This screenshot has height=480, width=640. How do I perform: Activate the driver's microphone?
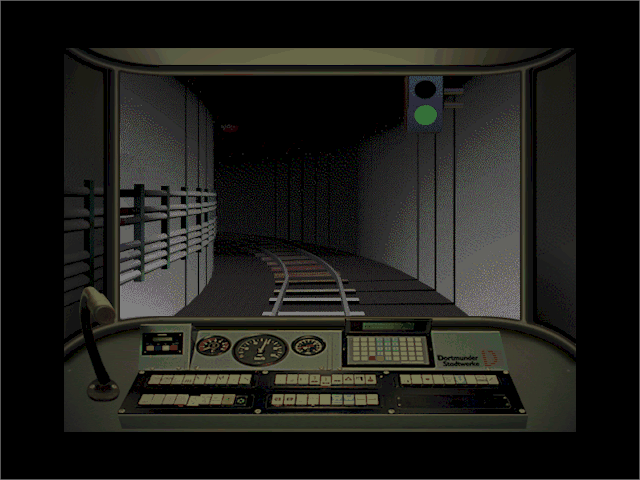click(x=97, y=303)
